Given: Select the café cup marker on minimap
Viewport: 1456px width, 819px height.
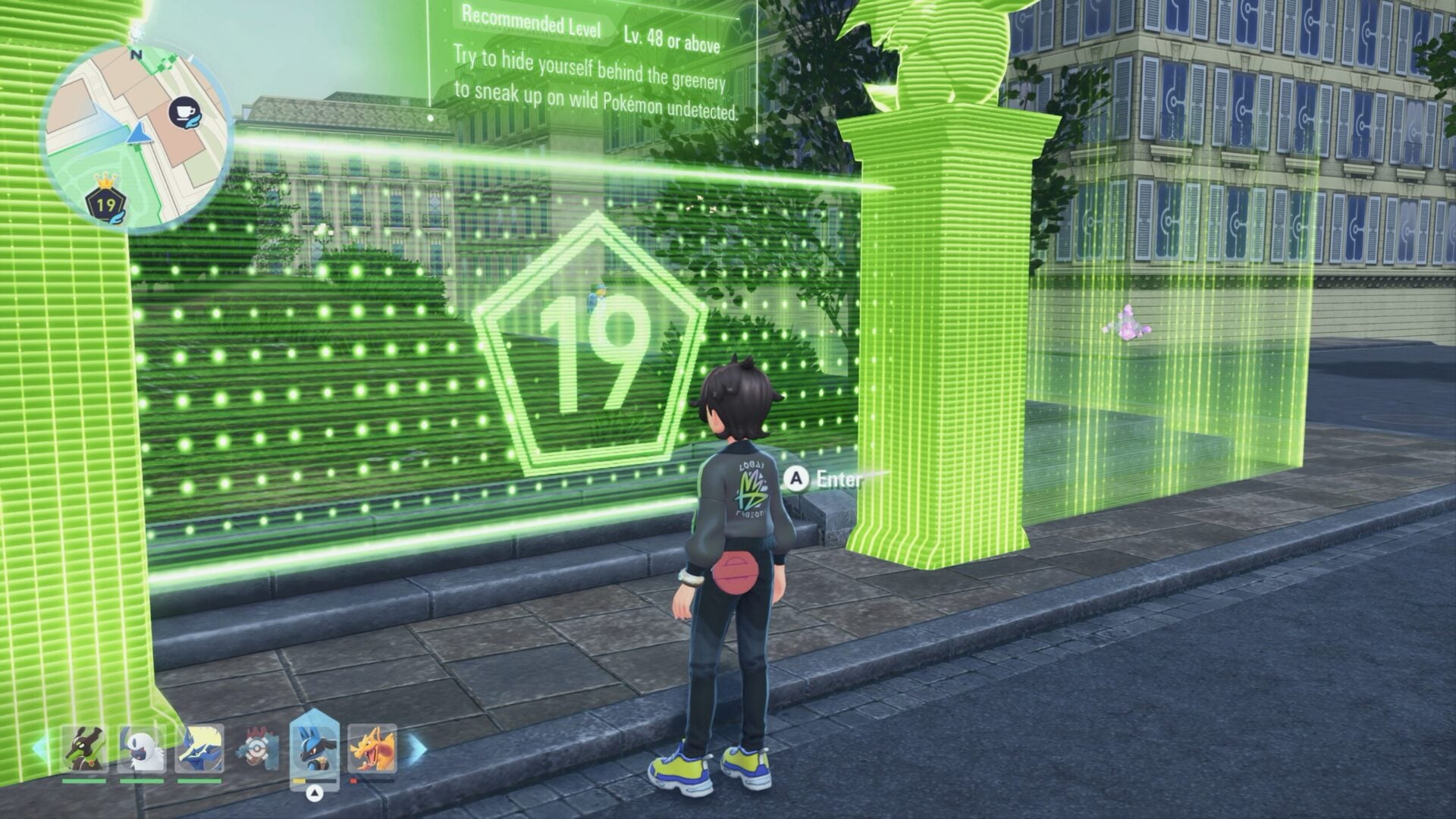Looking at the screenshot, I should tap(184, 113).
